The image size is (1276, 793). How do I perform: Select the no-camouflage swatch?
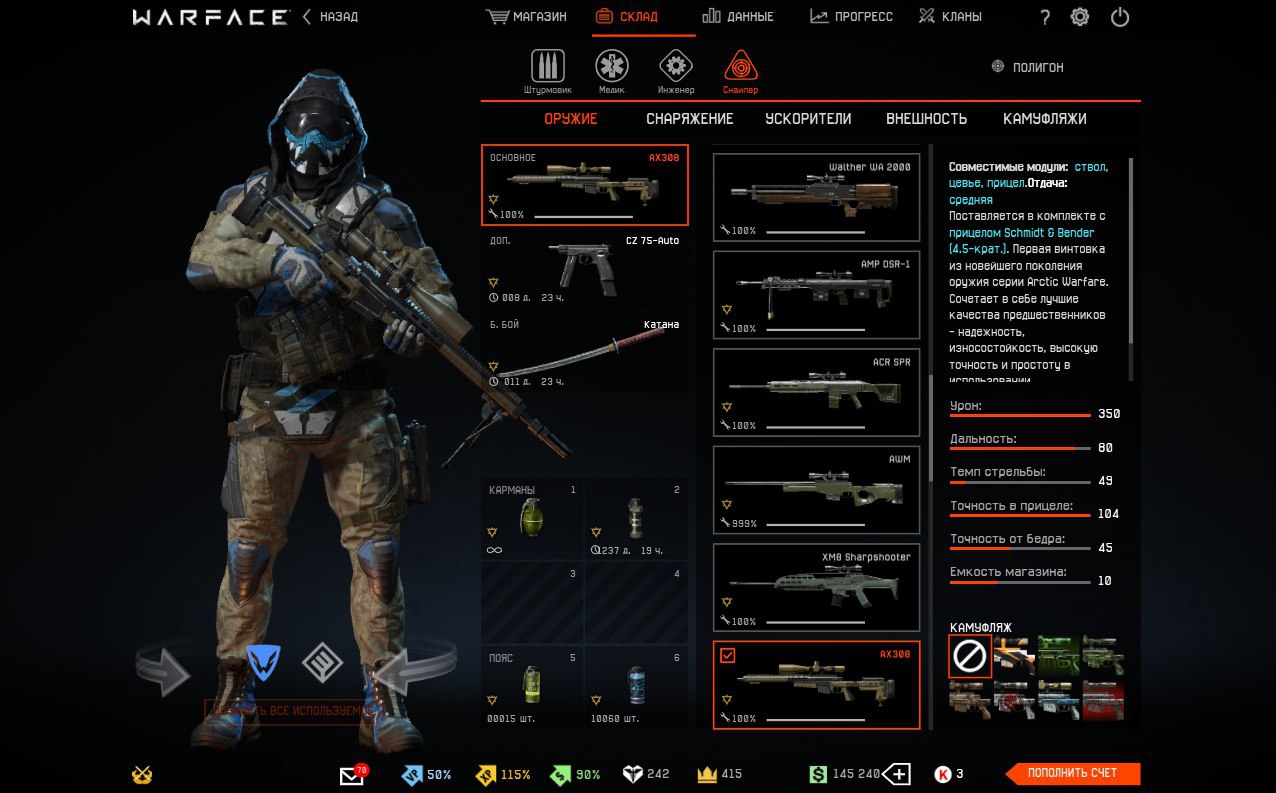click(x=970, y=656)
